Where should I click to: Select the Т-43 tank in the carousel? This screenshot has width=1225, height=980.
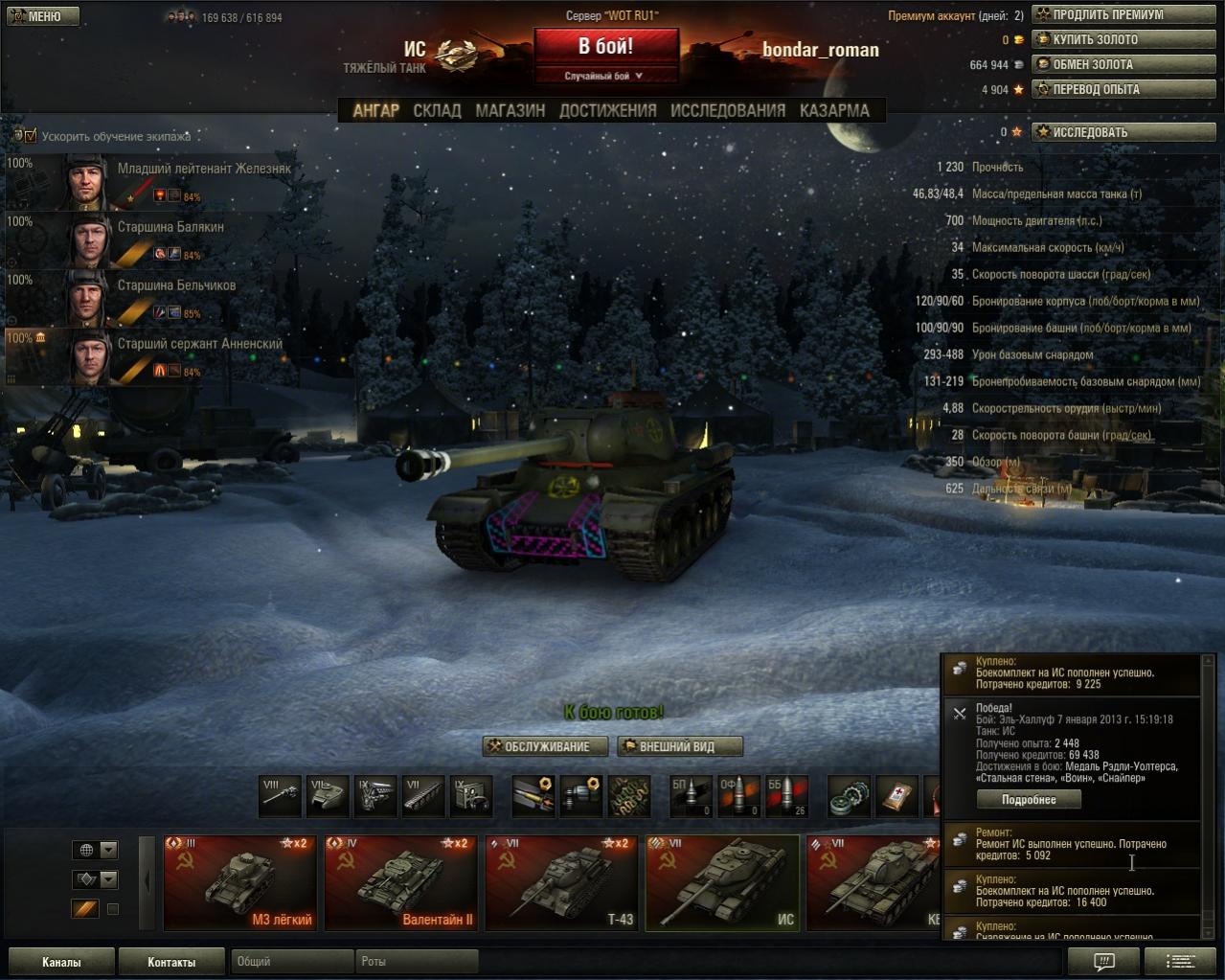[x=561, y=883]
